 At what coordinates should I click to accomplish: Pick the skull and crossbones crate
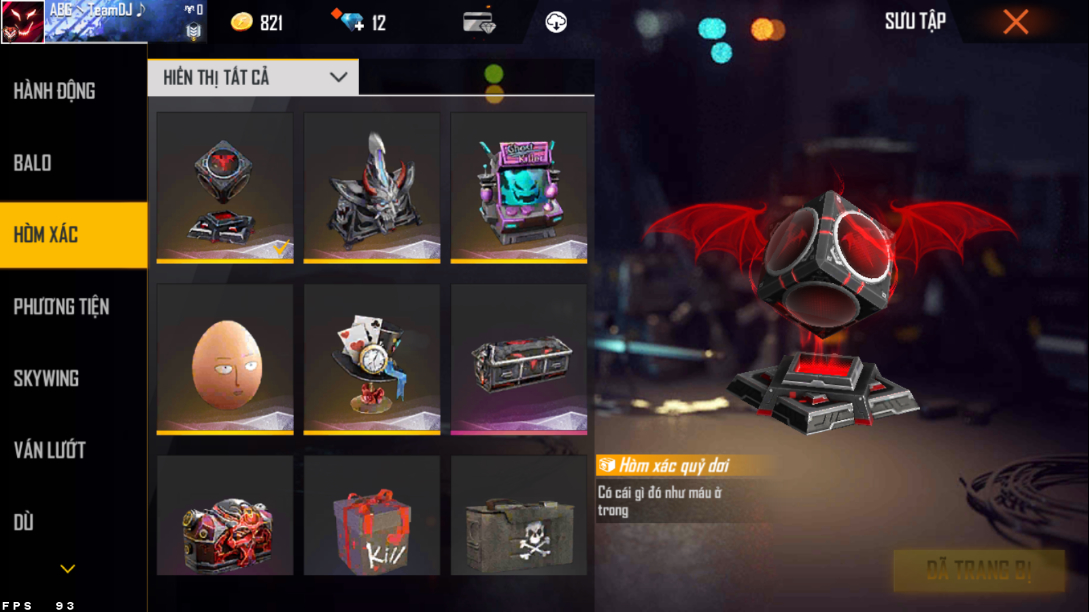pyautogui.click(x=518, y=518)
